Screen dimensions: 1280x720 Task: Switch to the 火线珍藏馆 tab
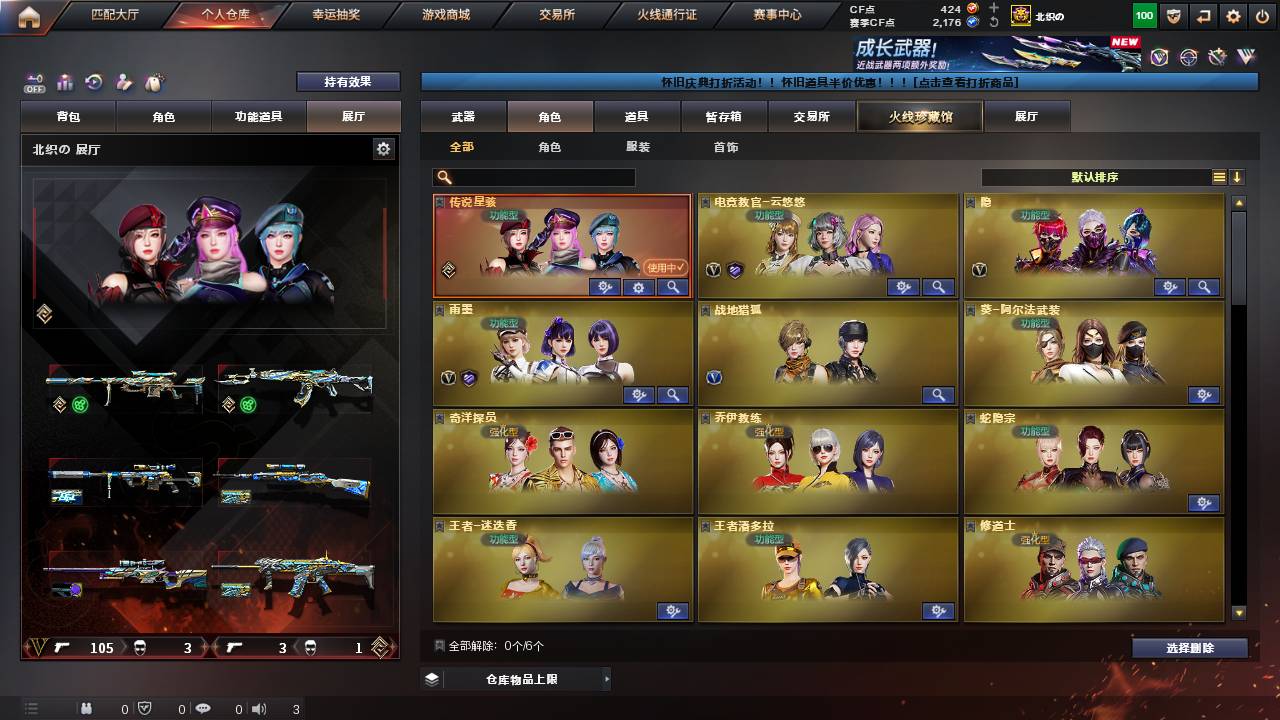tap(918, 116)
